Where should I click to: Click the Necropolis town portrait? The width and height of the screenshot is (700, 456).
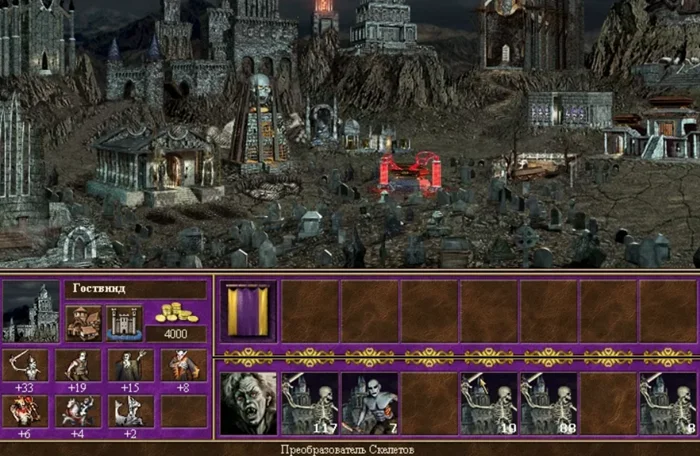pos(31,312)
